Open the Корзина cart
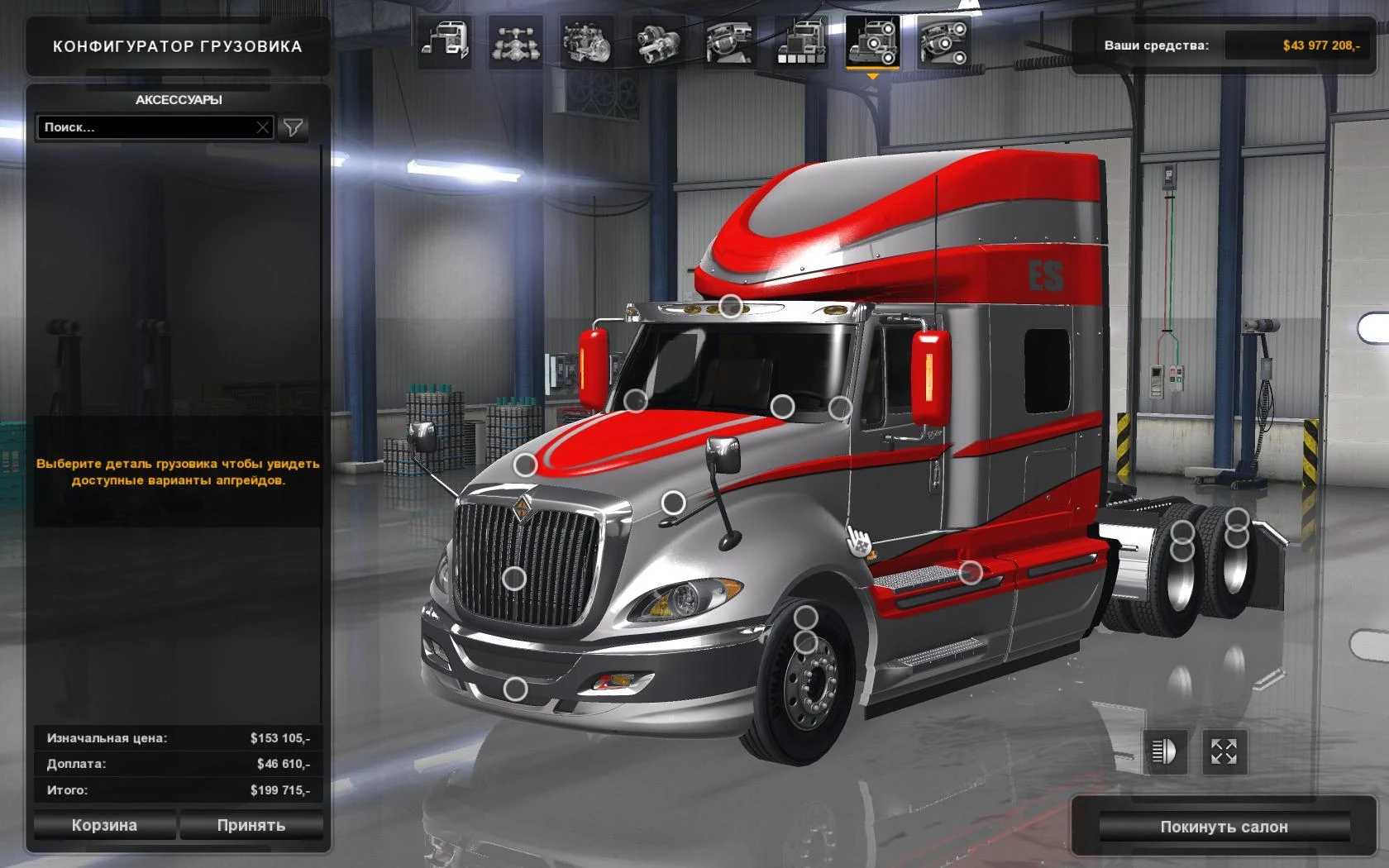 point(104,825)
